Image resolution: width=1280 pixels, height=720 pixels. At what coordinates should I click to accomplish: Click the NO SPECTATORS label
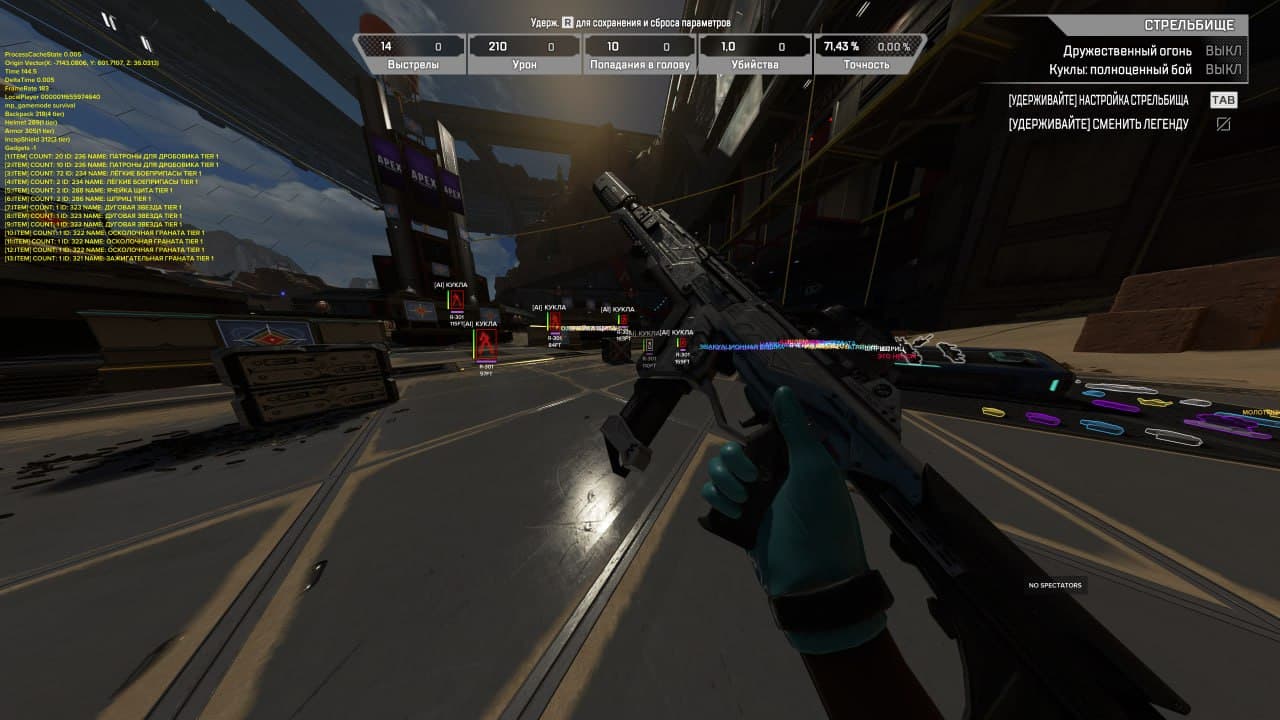1055,585
